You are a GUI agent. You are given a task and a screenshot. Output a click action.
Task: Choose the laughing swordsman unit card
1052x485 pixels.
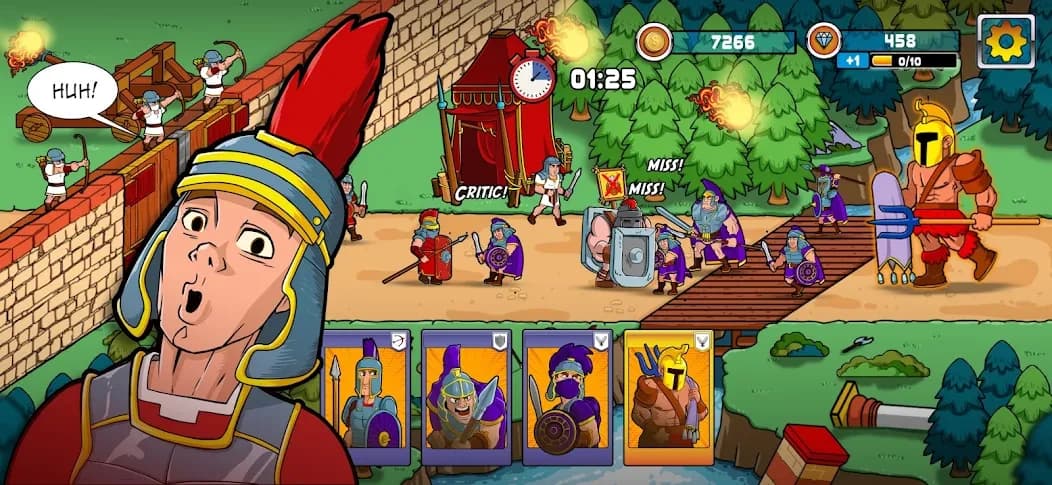pyautogui.click(x=466, y=396)
